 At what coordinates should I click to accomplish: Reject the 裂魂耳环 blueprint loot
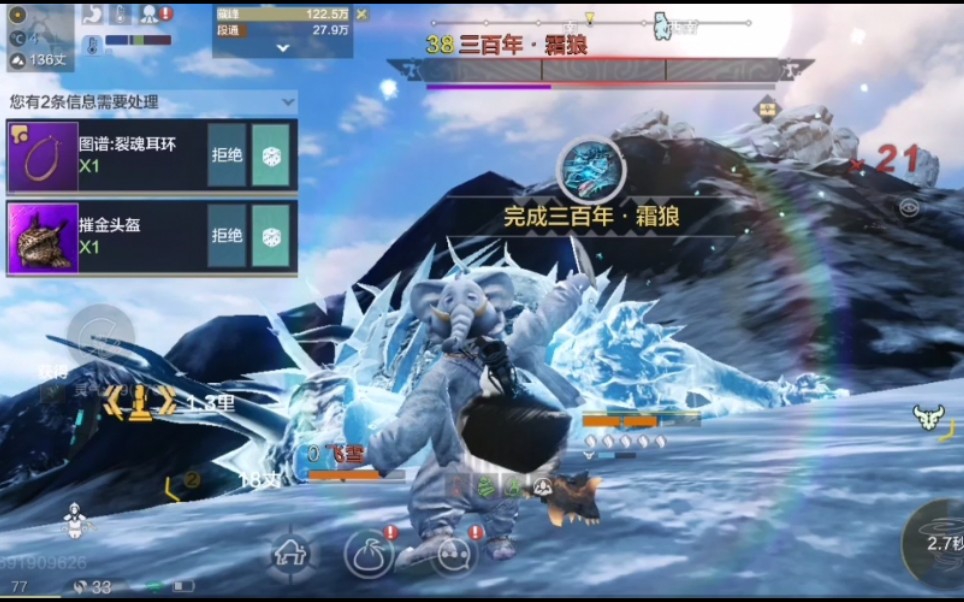tap(227, 155)
